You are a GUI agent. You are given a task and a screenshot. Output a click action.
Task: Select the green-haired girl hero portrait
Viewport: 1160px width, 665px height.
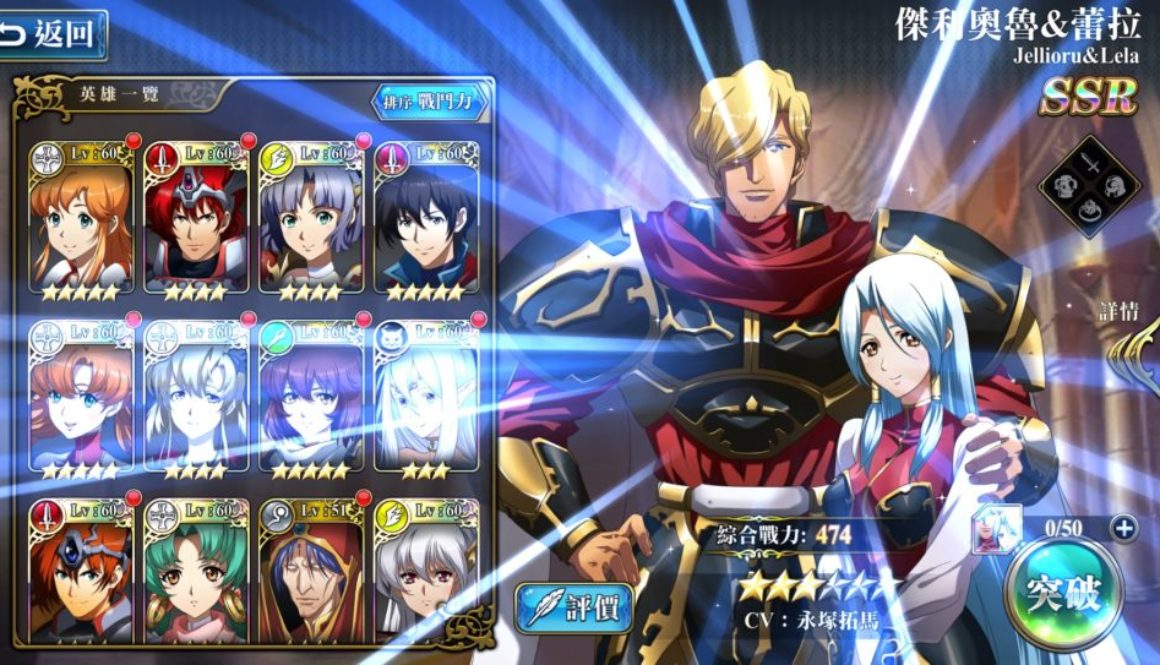197,572
